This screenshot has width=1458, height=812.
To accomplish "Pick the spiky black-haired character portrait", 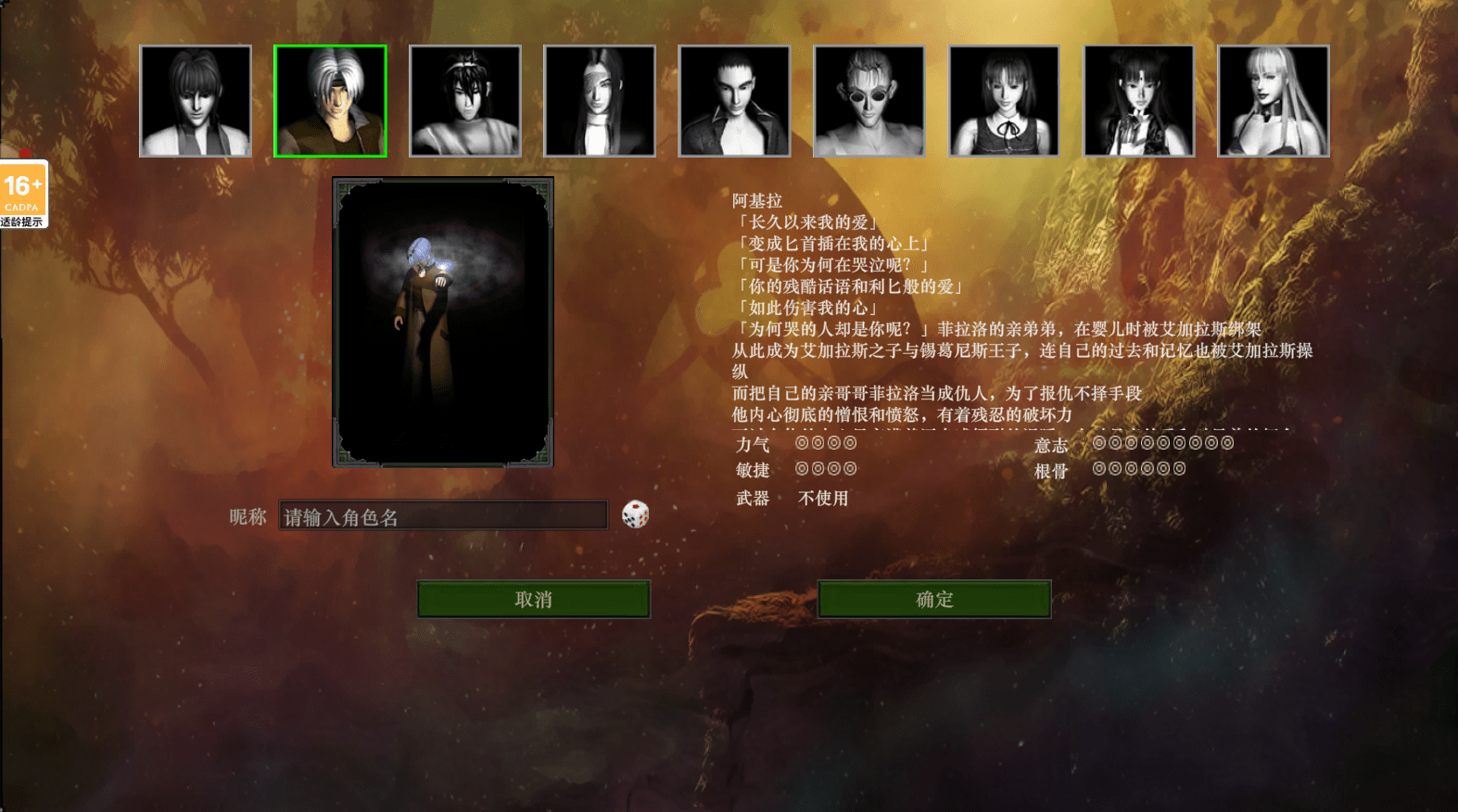I will 465,101.
